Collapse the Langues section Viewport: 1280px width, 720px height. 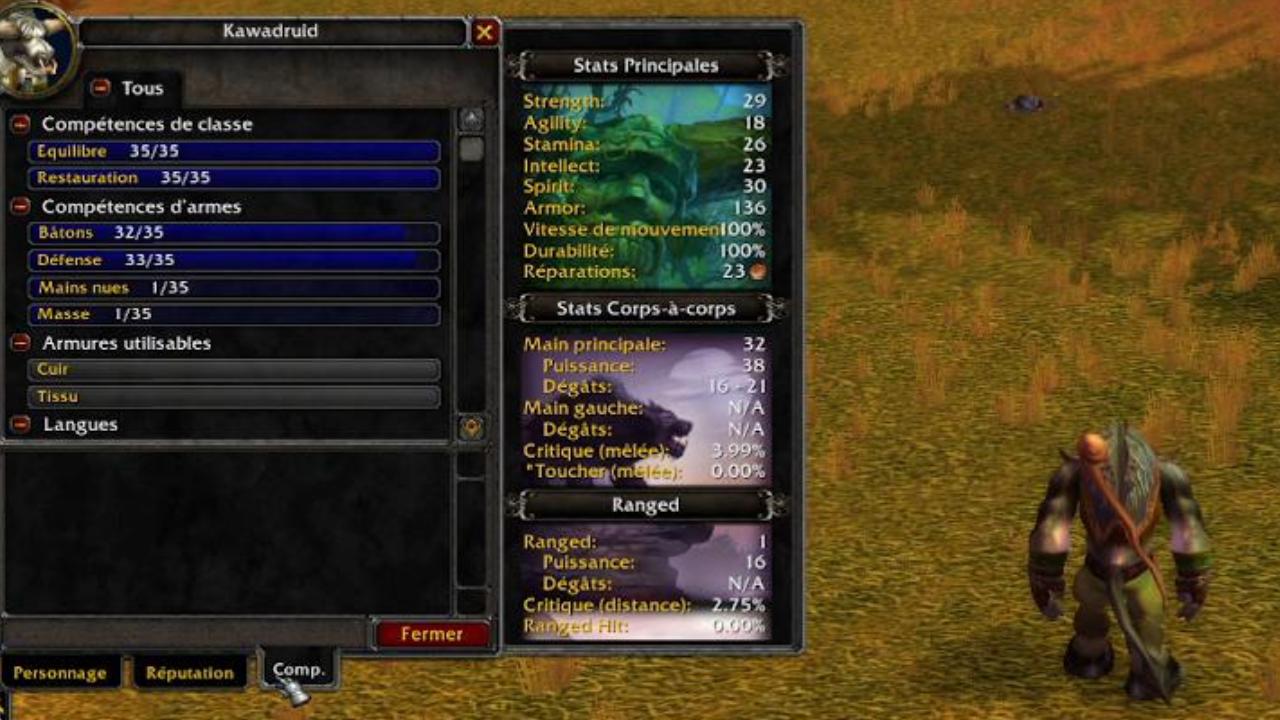tap(20, 424)
